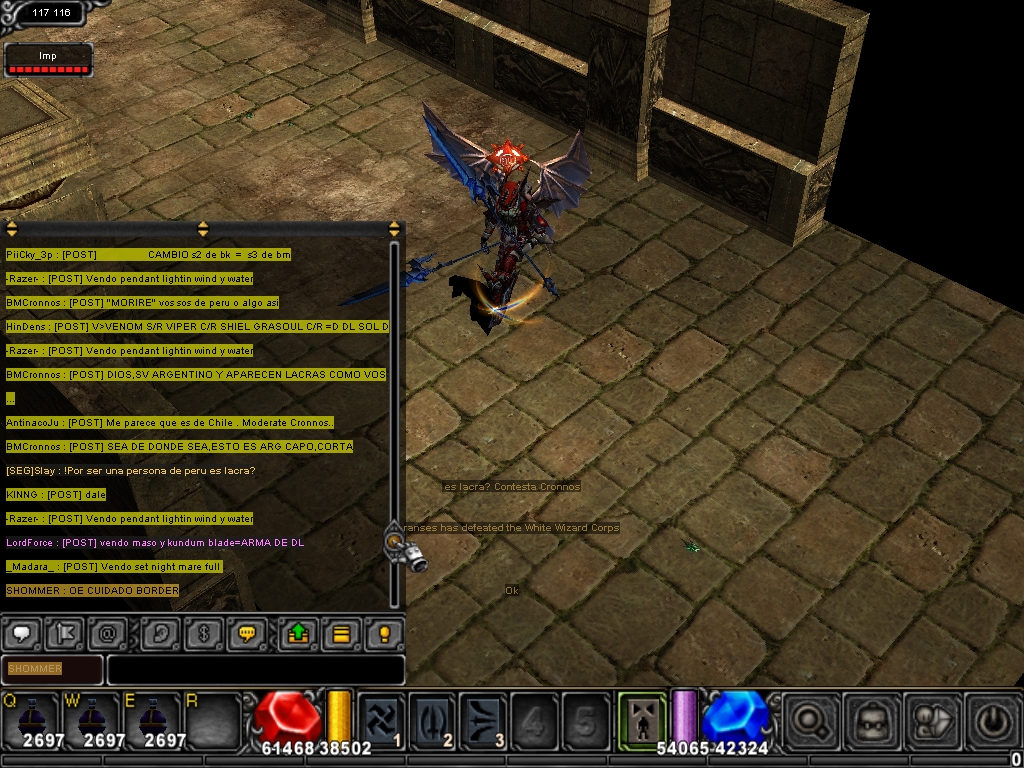Click the yellow stacked bars button
This screenshot has width=1024, height=768.
point(341,633)
